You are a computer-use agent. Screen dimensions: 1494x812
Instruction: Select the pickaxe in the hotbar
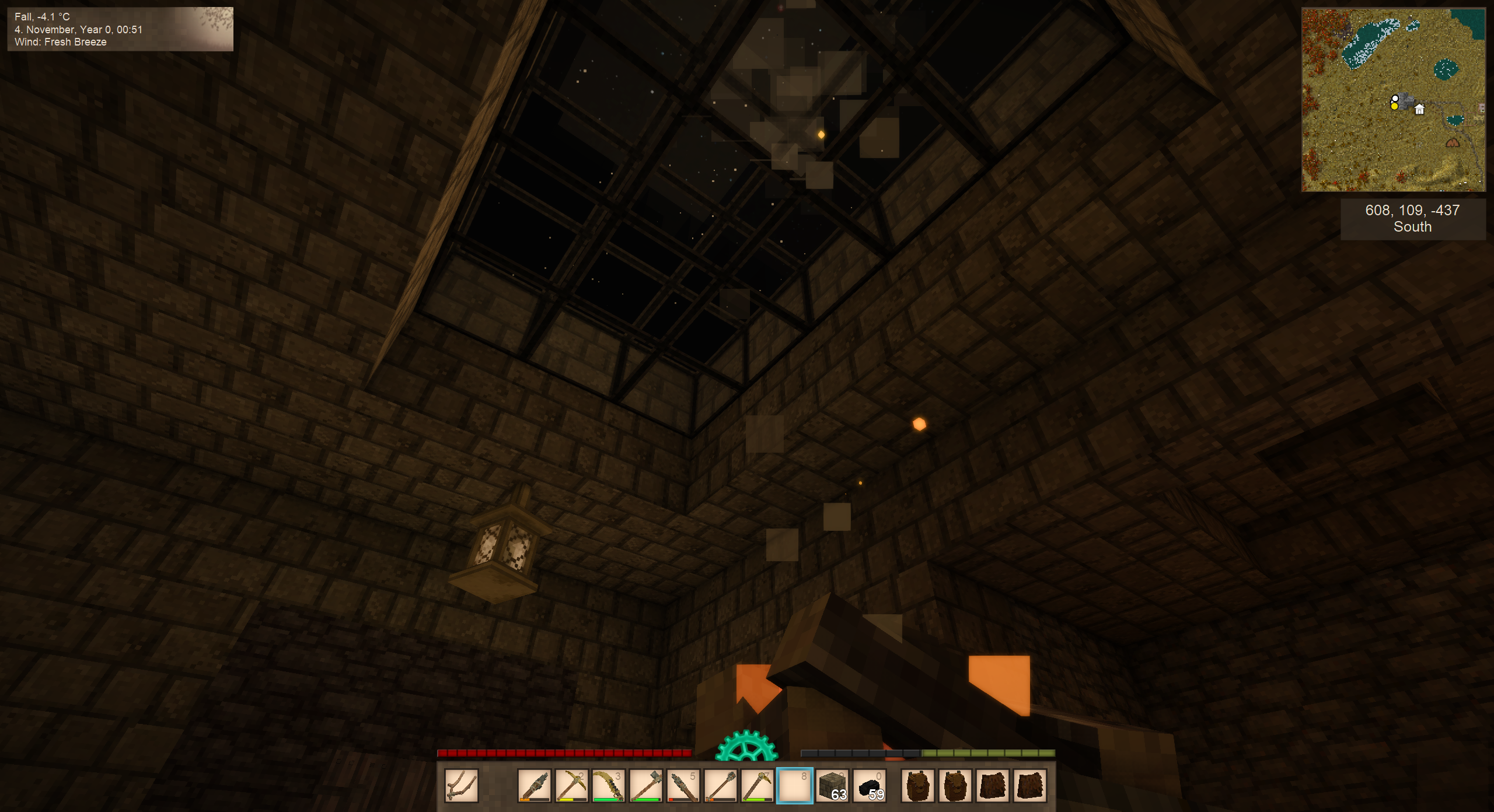[571, 785]
